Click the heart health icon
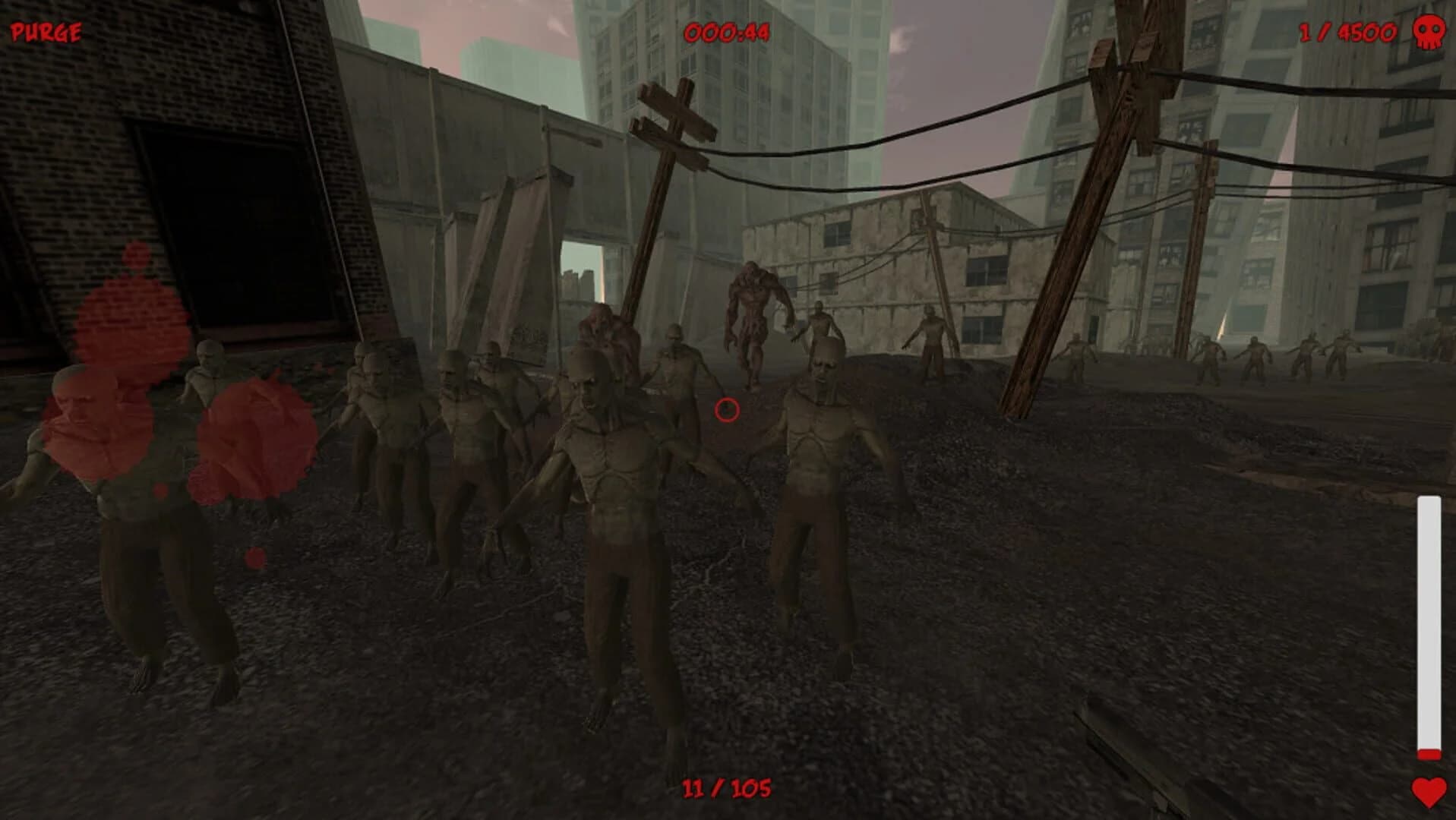The width and height of the screenshot is (1456, 820). (x=1431, y=793)
